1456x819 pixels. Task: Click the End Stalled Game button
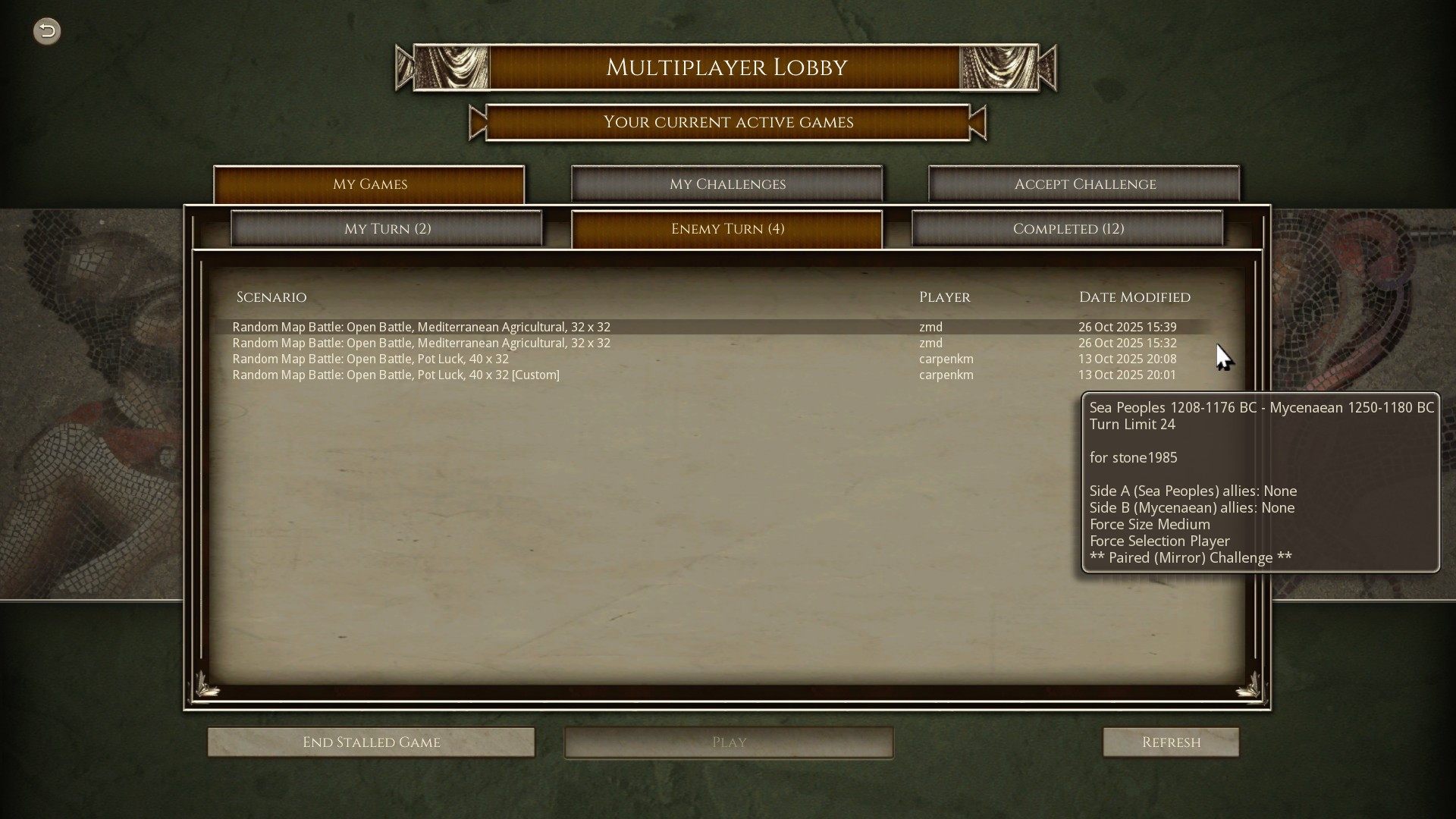tap(371, 742)
